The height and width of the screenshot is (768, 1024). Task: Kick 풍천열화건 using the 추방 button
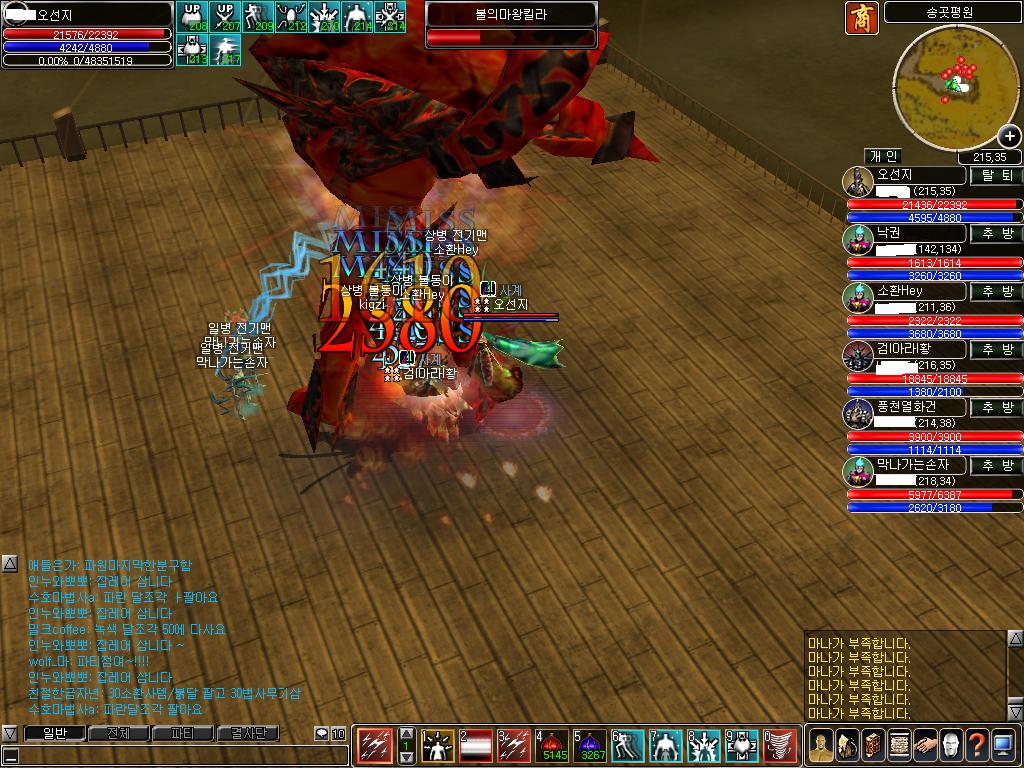point(997,407)
